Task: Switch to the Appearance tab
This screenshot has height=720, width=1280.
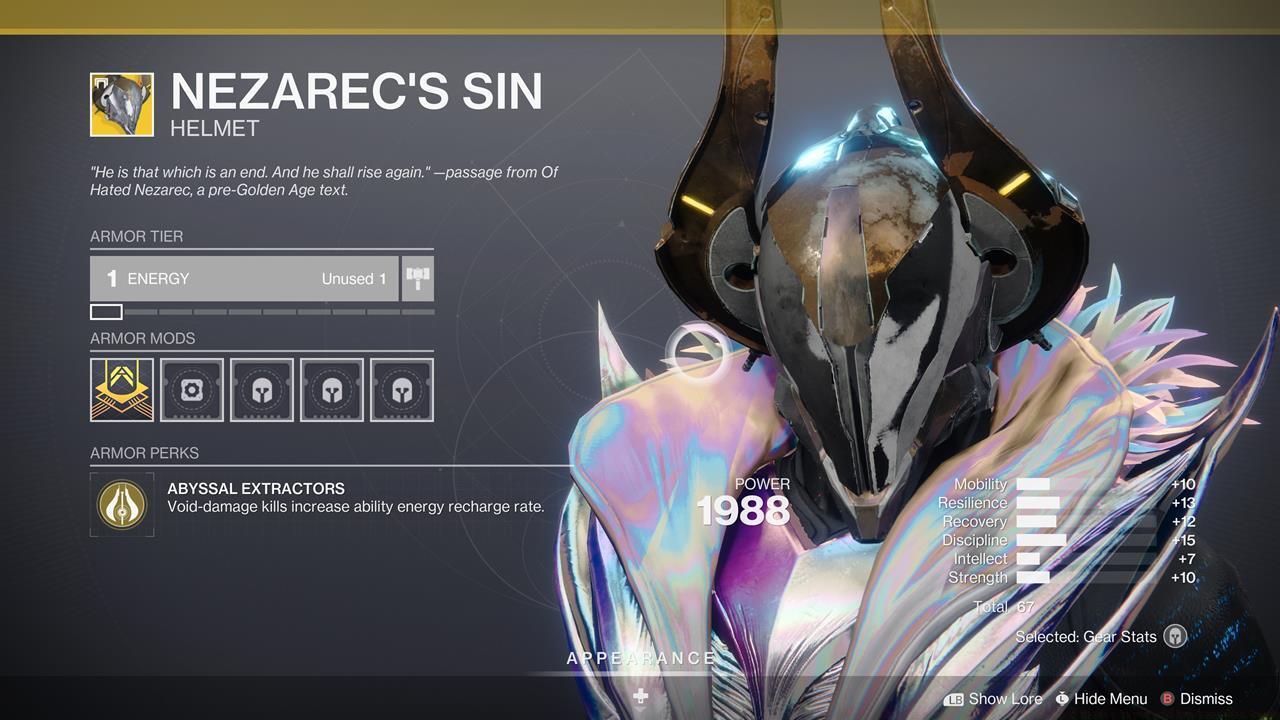Action: [640, 658]
